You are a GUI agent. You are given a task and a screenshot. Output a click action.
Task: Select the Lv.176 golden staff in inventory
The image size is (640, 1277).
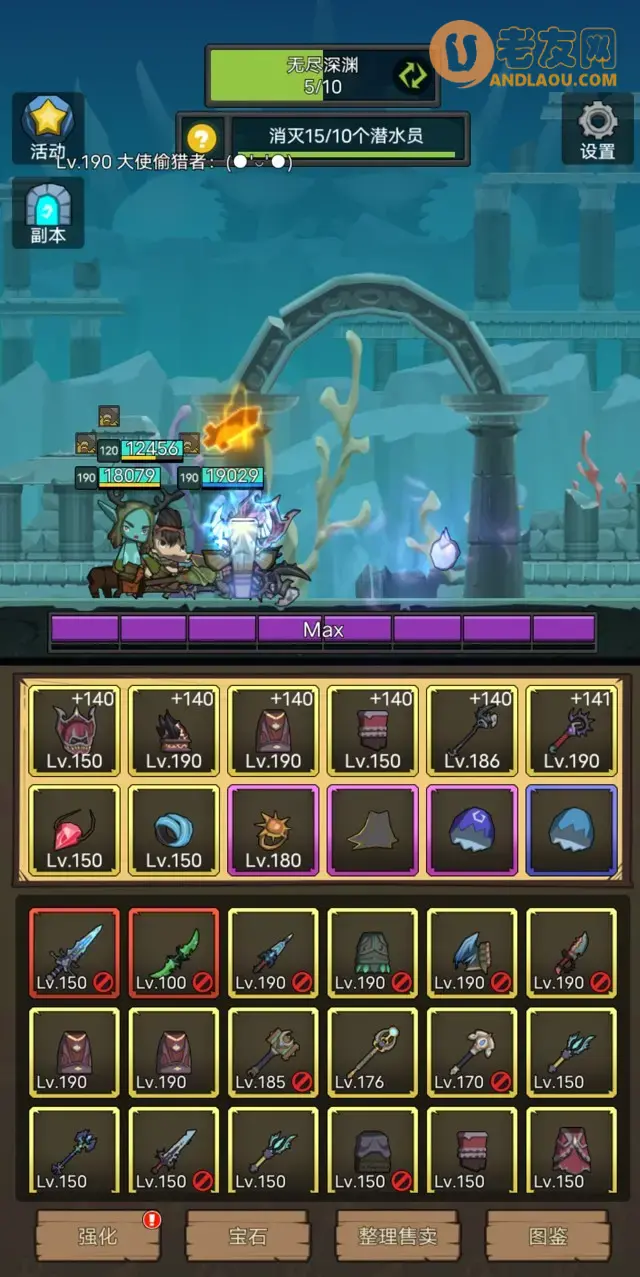tap(372, 1053)
